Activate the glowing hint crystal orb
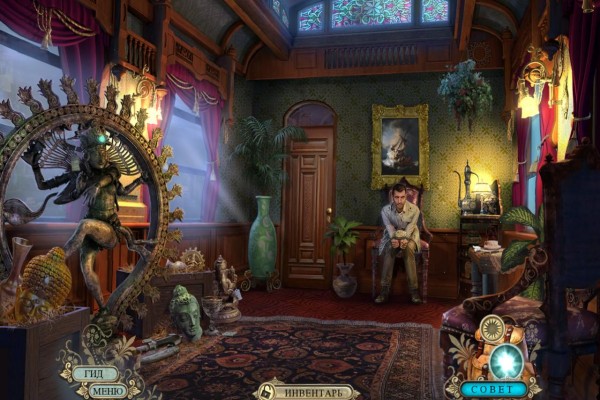 pyautogui.click(x=507, y=360)
